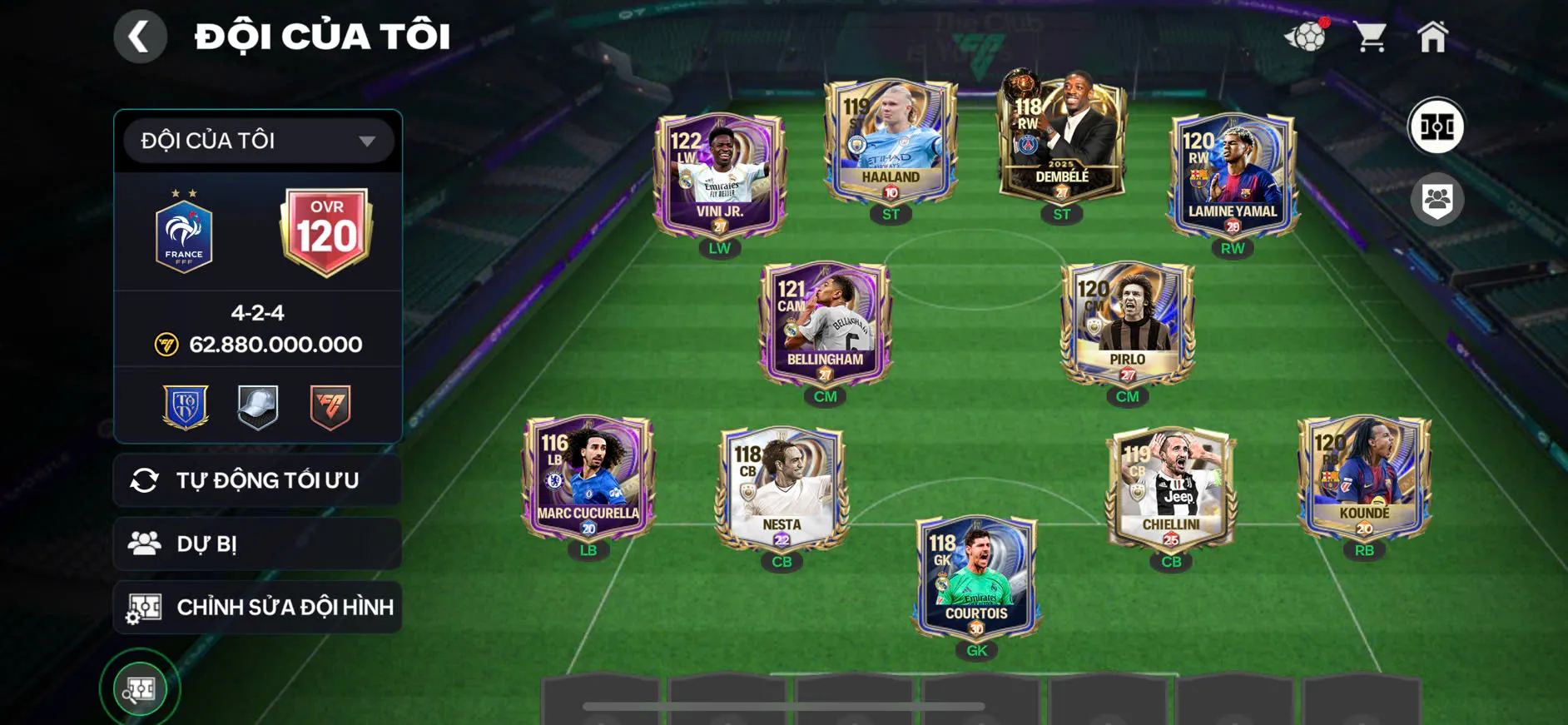Open the shopping cart store
The width and height of the screenshot is (1568, 725).
[x=1369, y=37]
